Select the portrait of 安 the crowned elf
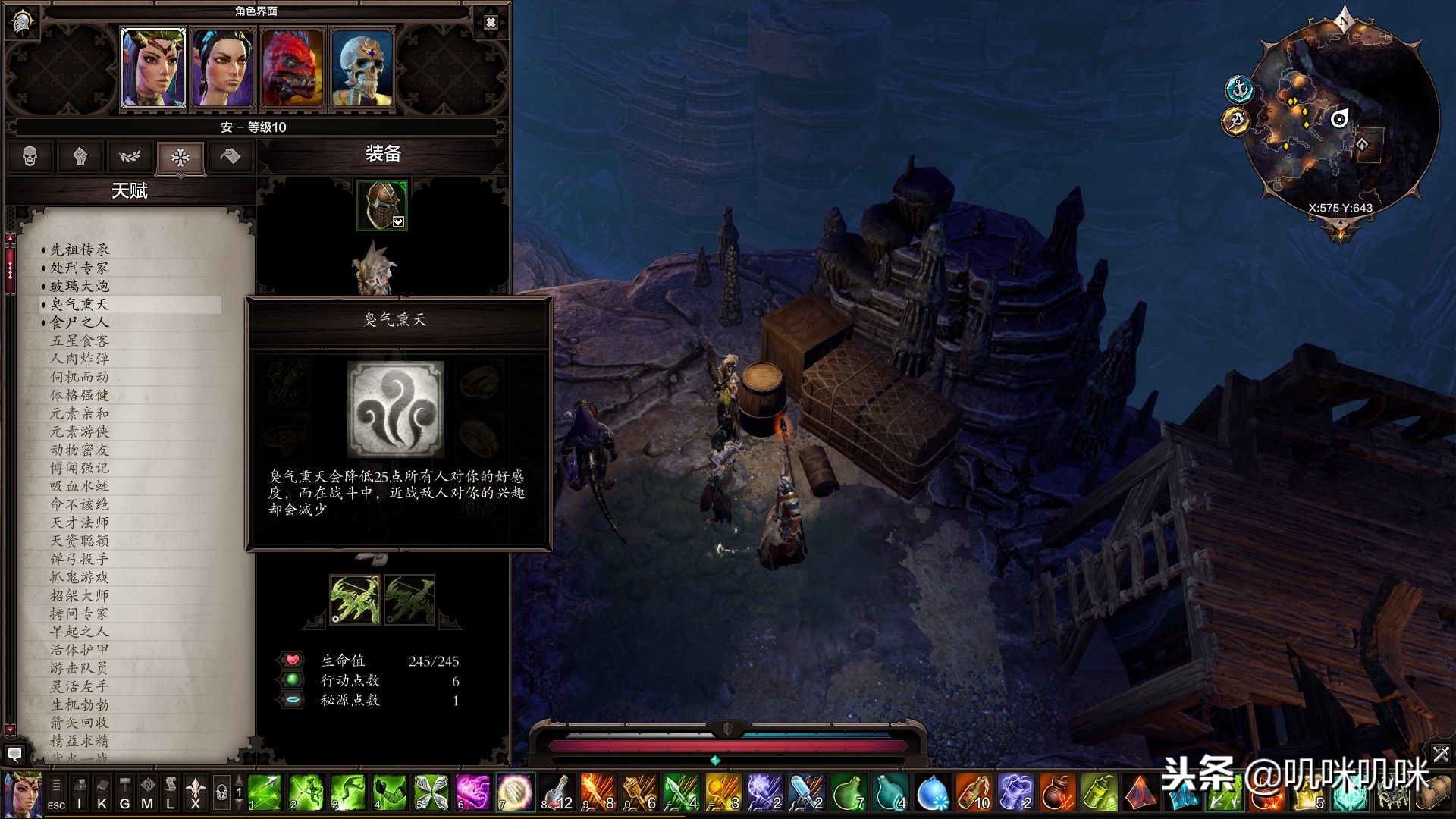Screen dimensions: 1456x819 tap(152, 67)
